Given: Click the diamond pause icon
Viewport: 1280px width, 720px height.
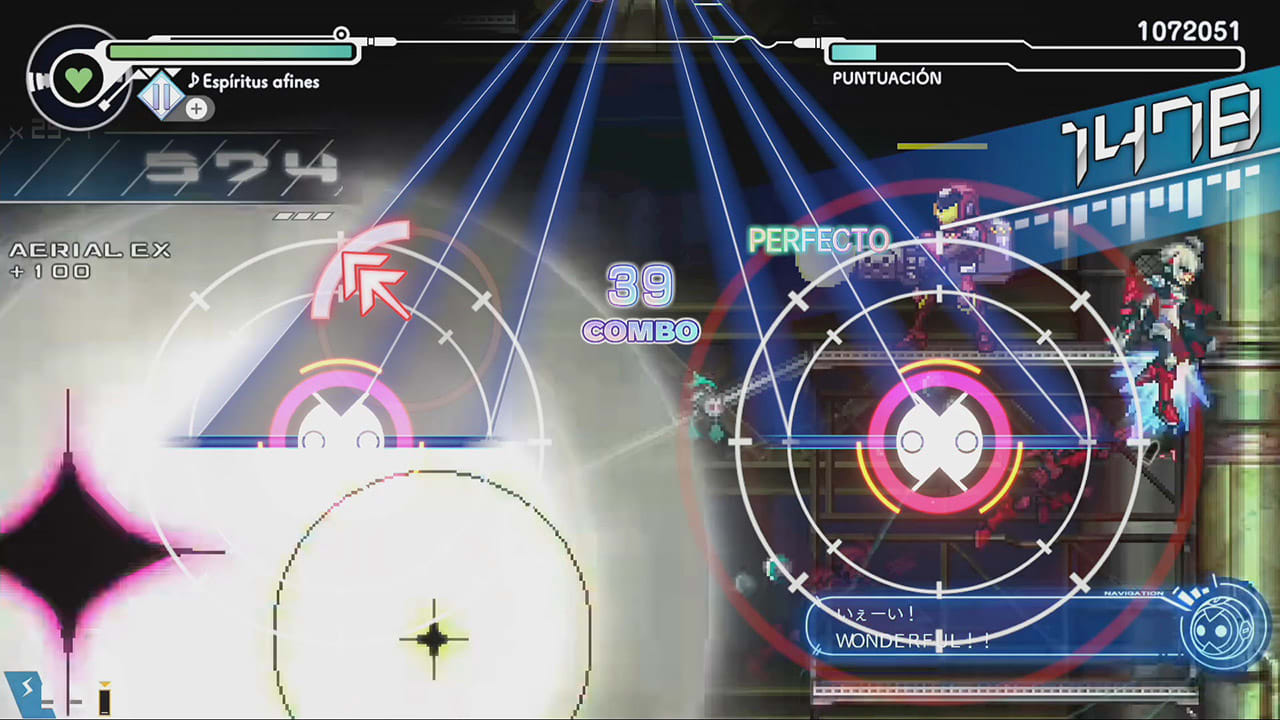Looking at the screenshot, I should [x=160, y=95].
